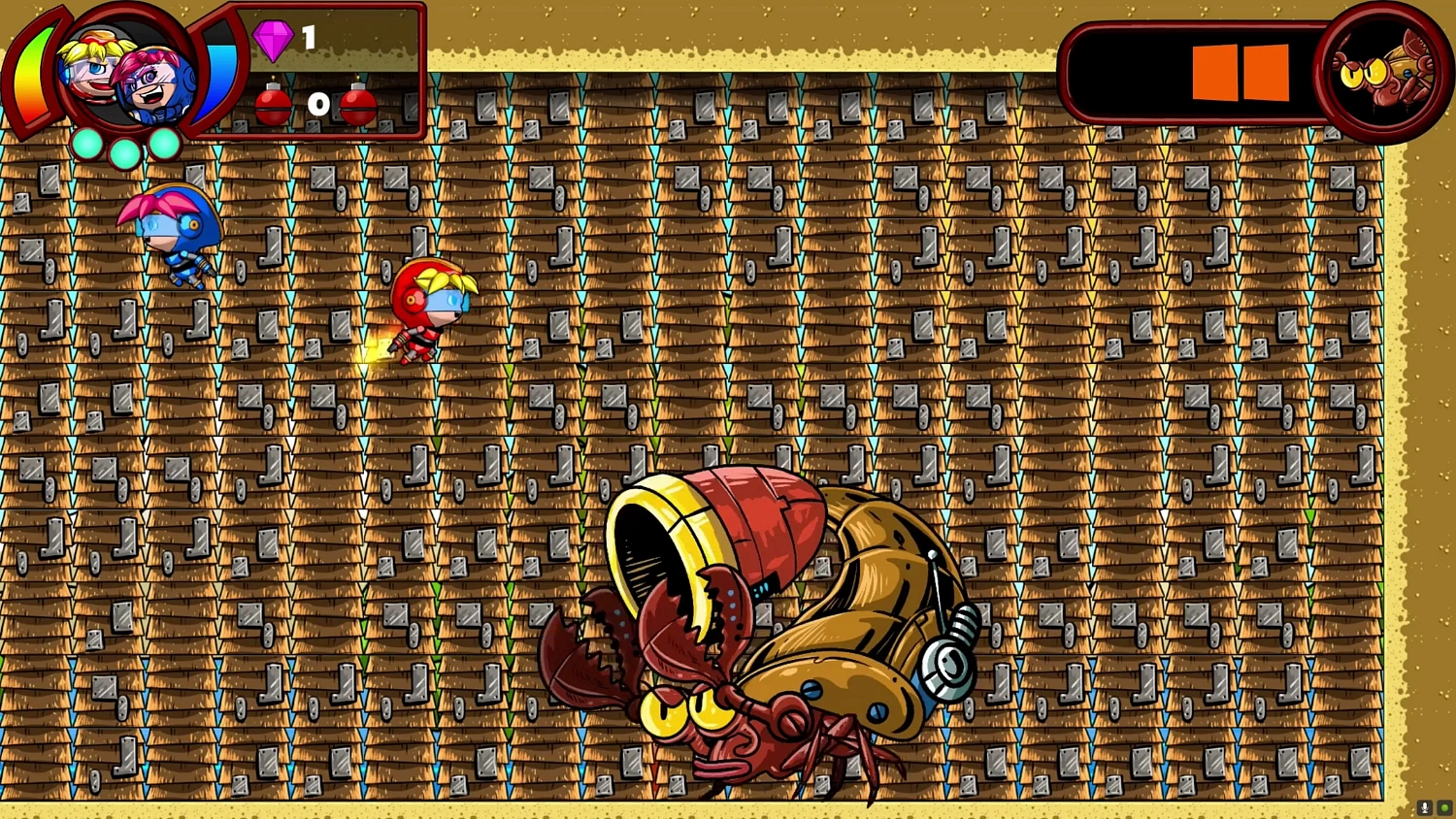
Task: Click the green status dot in the corner overlay
Action: [1443, 808]
